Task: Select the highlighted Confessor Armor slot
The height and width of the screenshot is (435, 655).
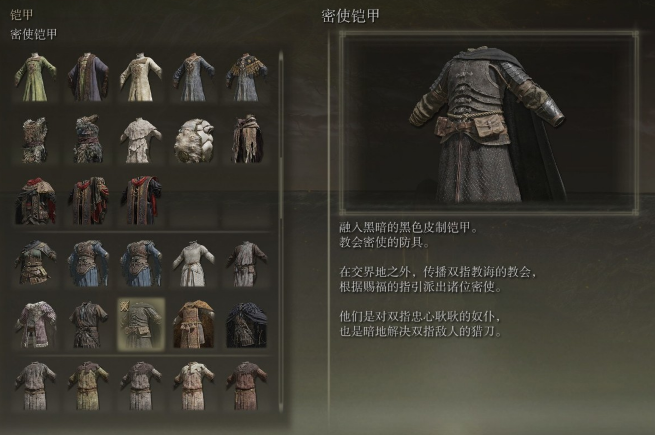Action: [x=141, y=322]
